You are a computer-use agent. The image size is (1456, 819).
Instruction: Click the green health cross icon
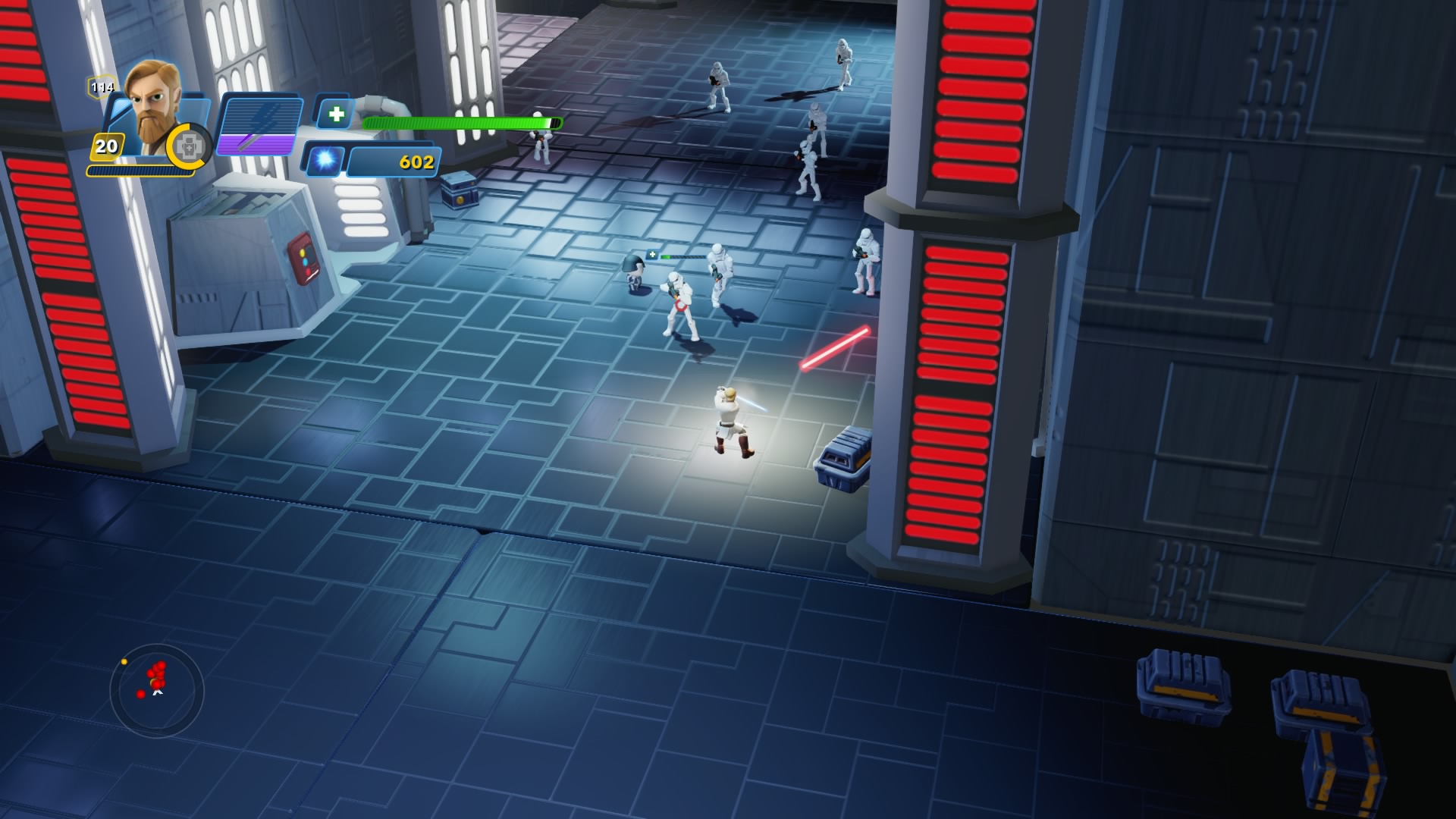click(335, 115)
